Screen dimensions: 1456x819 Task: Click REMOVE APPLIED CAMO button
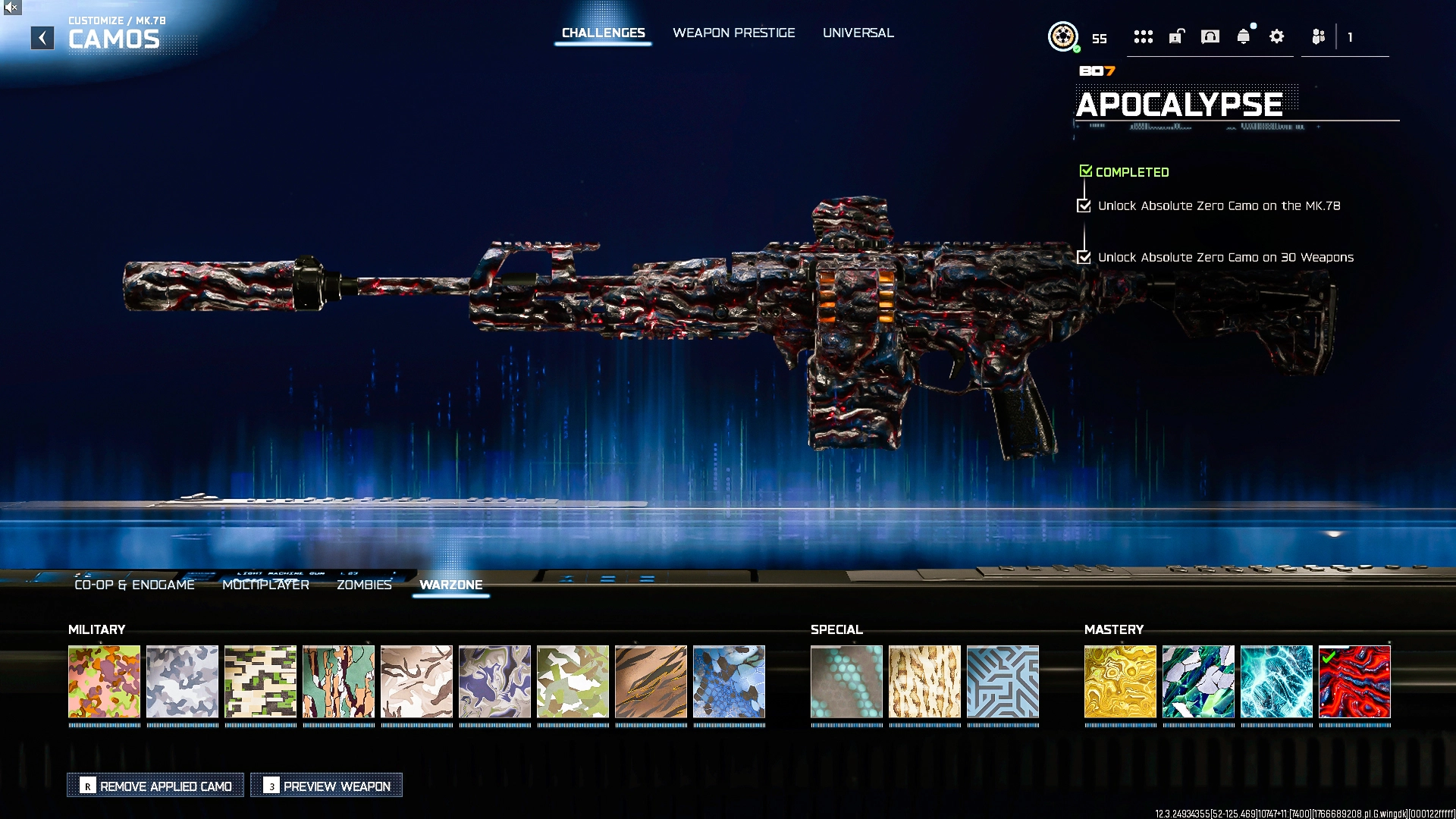155,786
